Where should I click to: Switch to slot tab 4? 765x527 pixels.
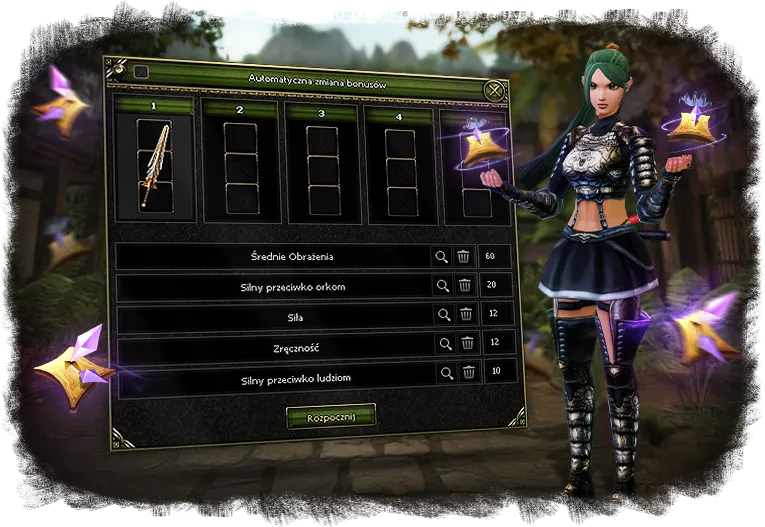[x=399, y=116]
